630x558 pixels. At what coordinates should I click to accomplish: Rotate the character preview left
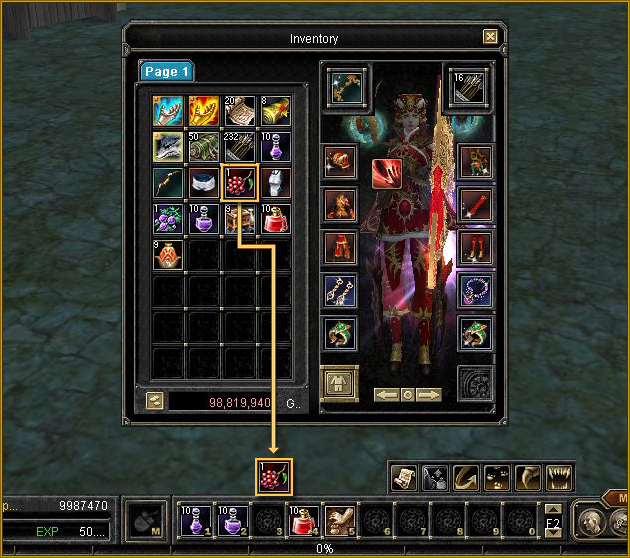(x=386, y=395)
